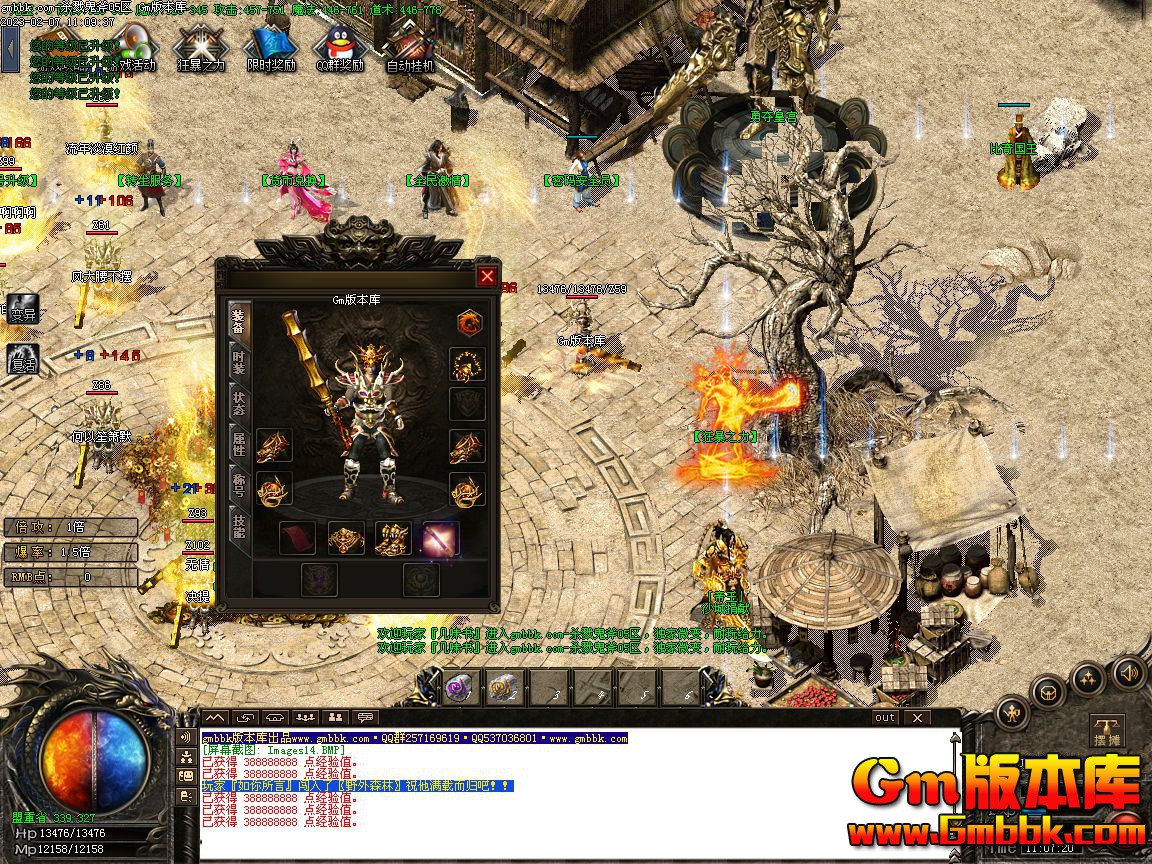
Task: Click the glowing purple staff item slot
Action: 441,539
